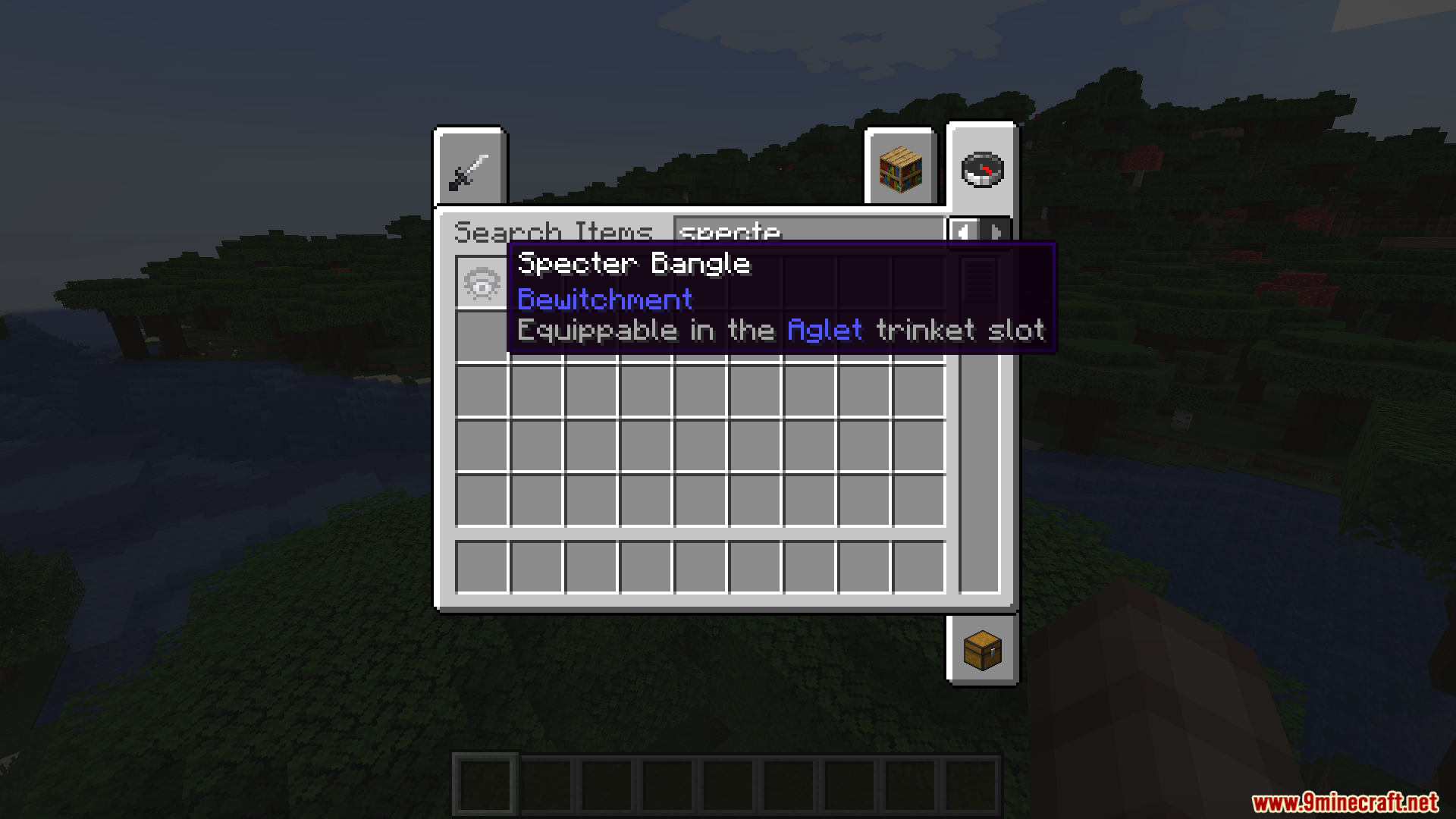Click the right page arrow

(997, 233)
